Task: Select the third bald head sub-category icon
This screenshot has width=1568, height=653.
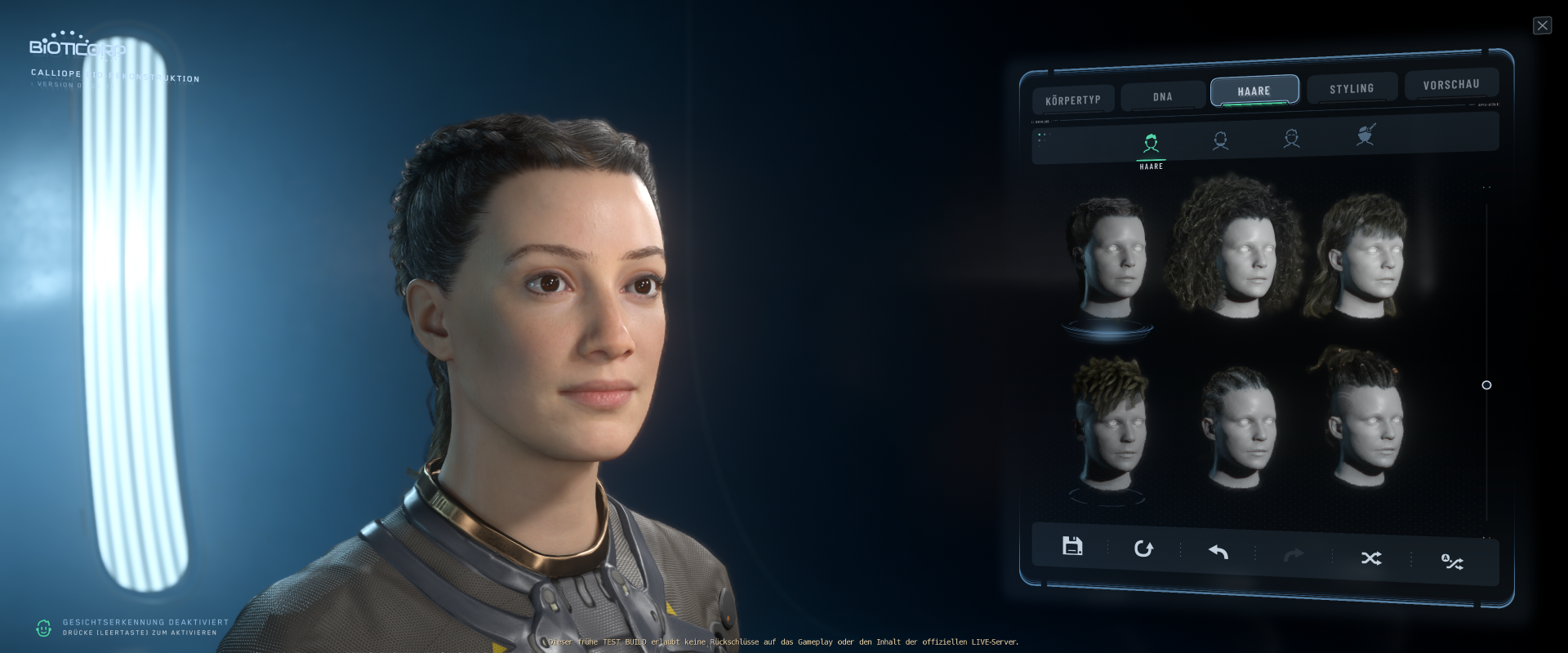Action: pos(1293,140)
